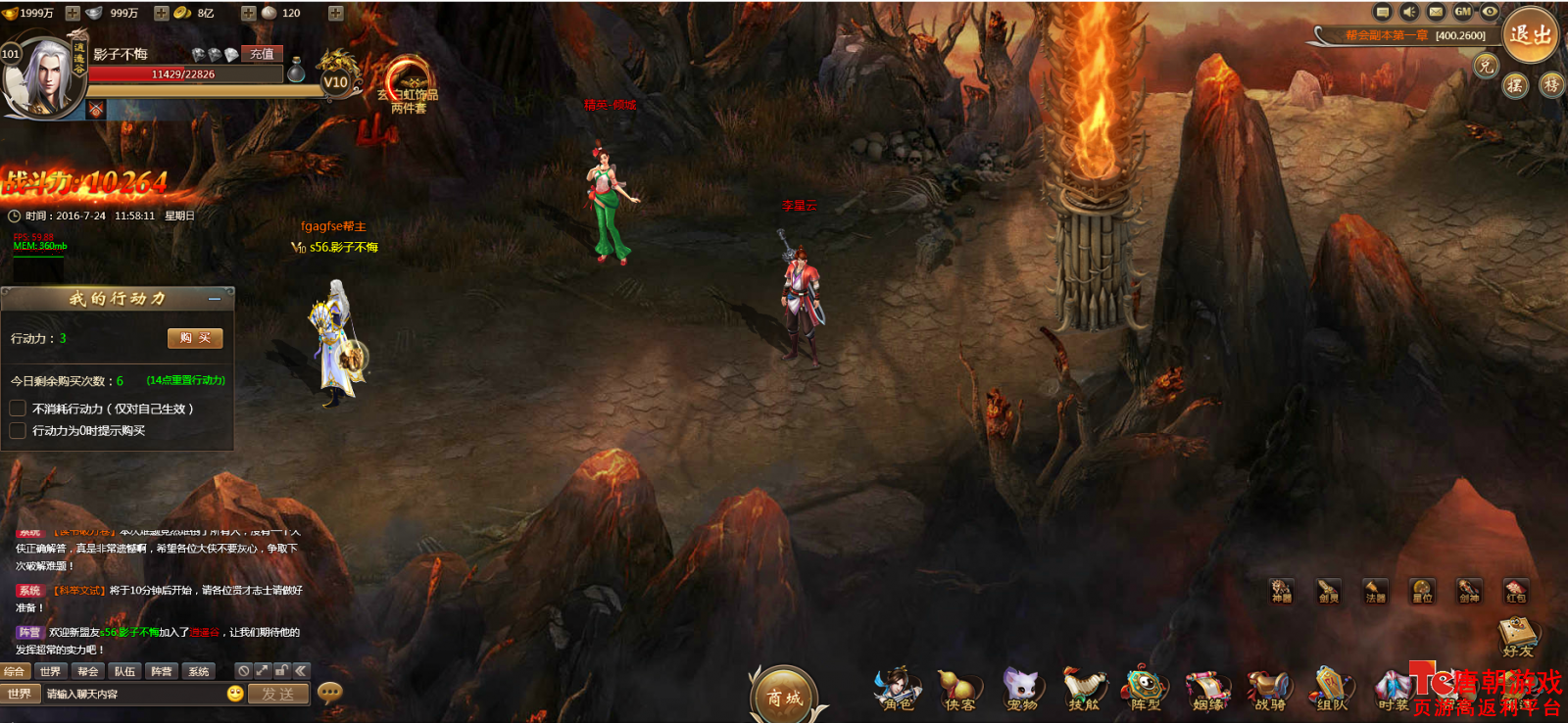Open the 红包 red packet icon
Viewport: 1568px width, 723px height.
tap(1515, 591)
